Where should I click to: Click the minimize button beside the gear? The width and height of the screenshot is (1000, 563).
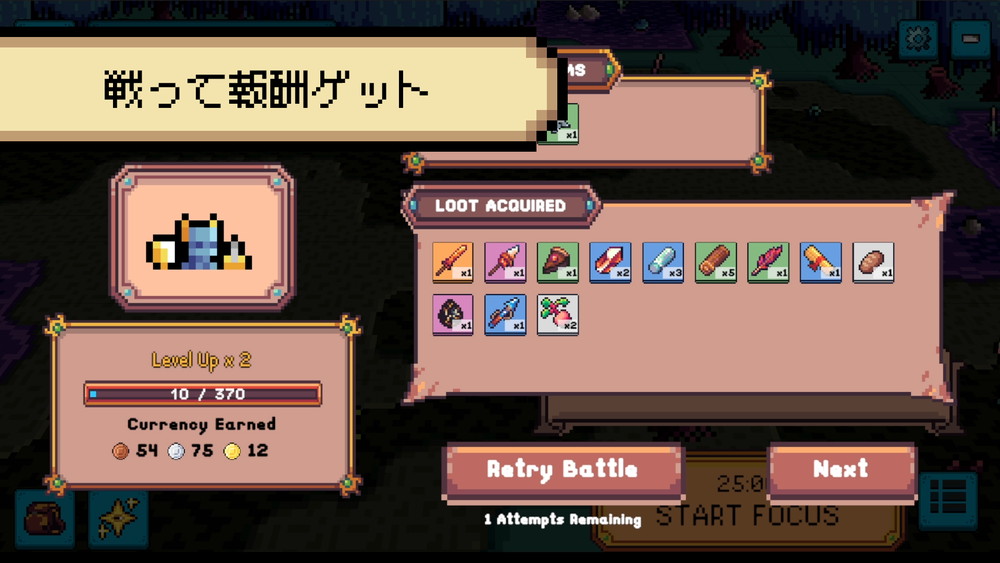tap(968, 40)
